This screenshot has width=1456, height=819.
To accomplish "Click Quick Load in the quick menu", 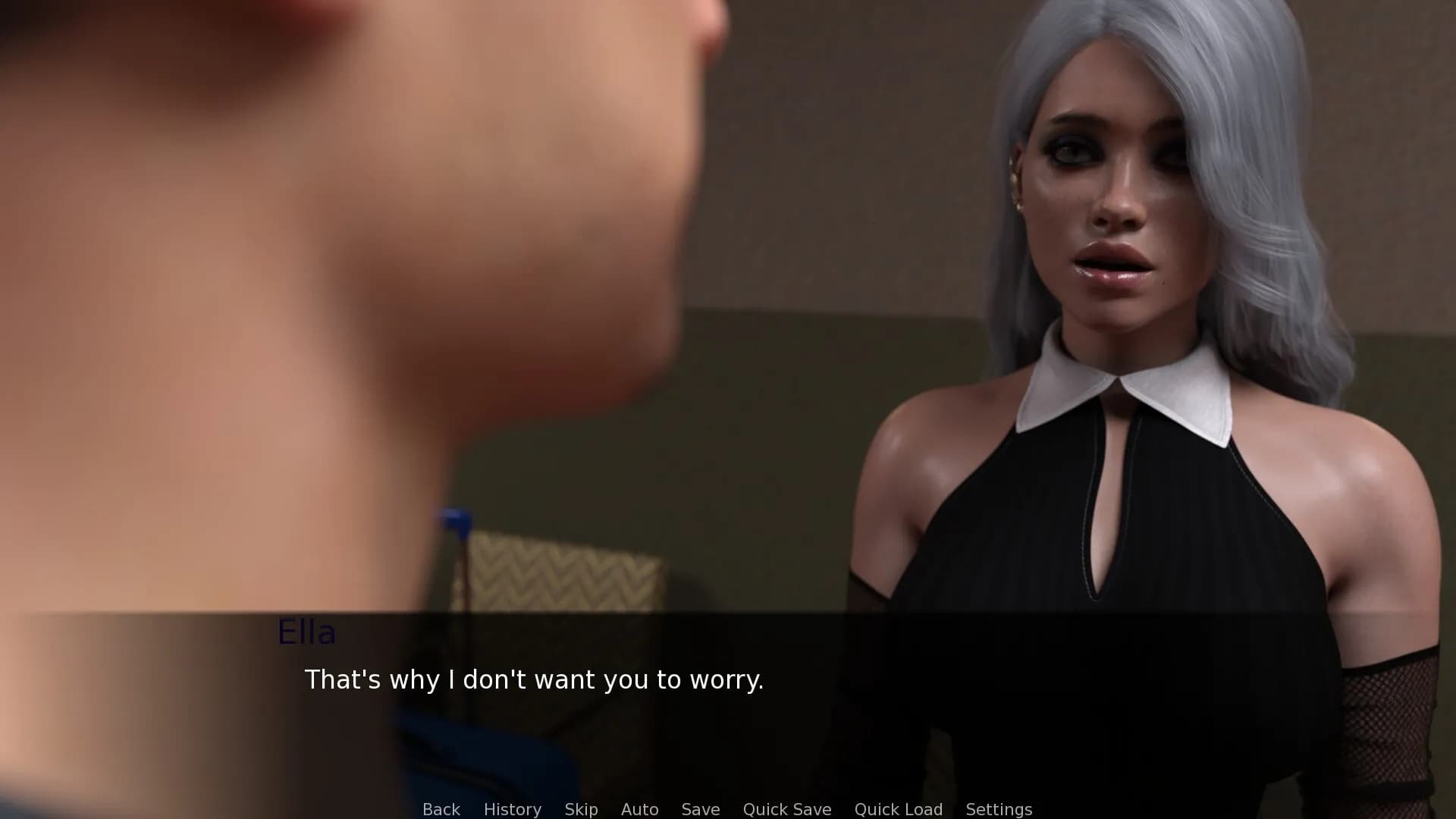I will point(898,809).
